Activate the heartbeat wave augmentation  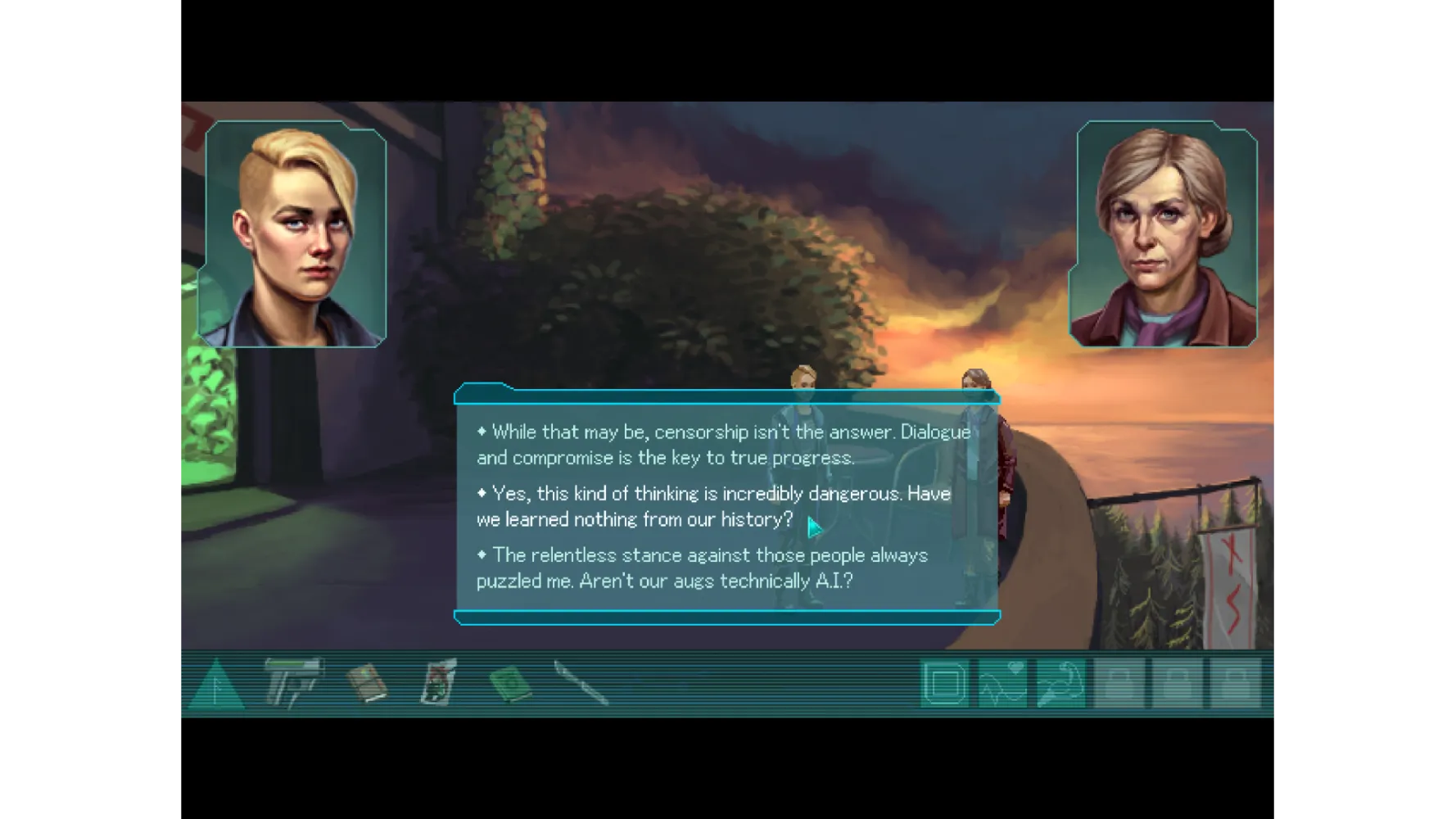(1002, 683)
